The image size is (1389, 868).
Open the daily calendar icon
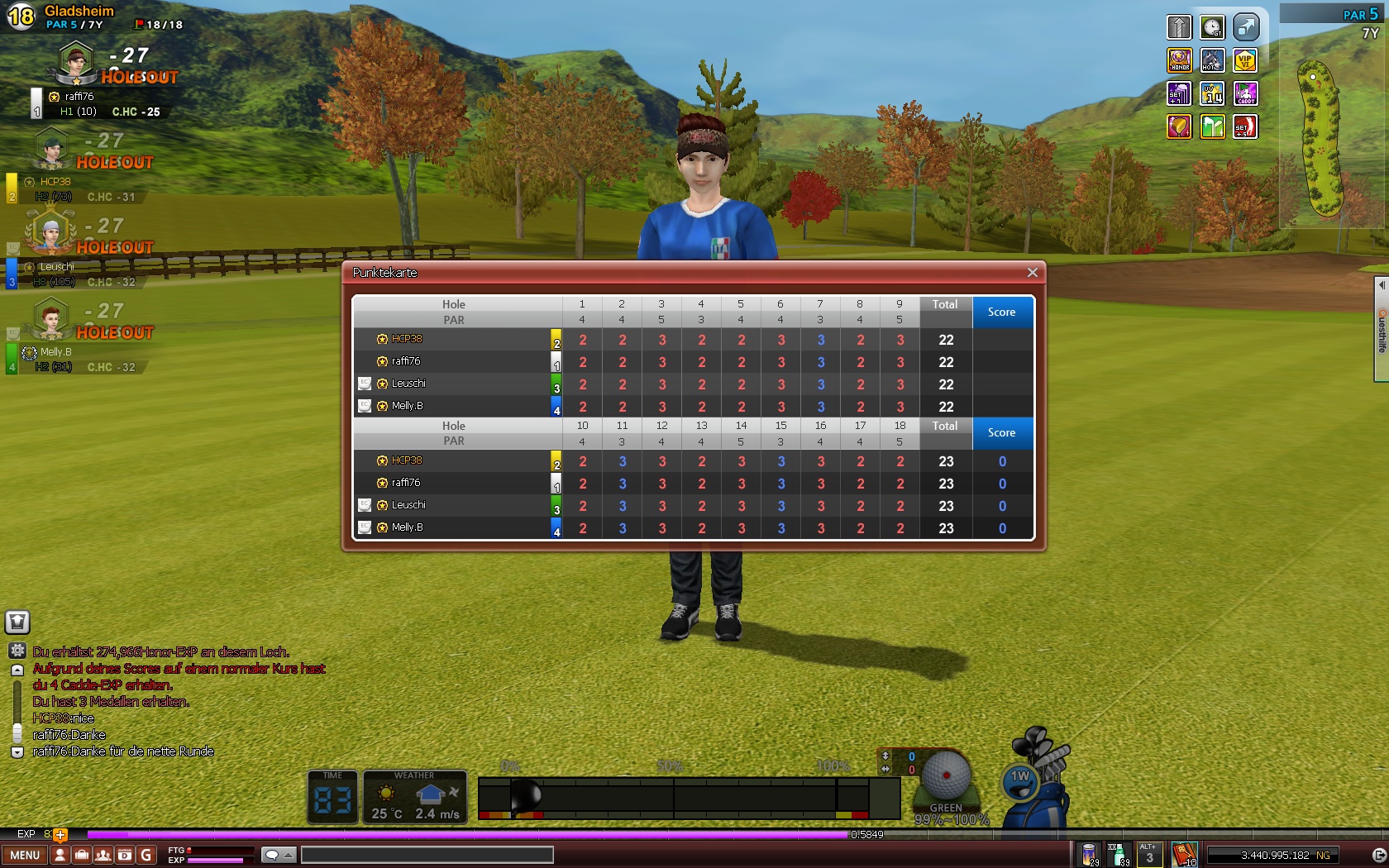pos(125,855)
